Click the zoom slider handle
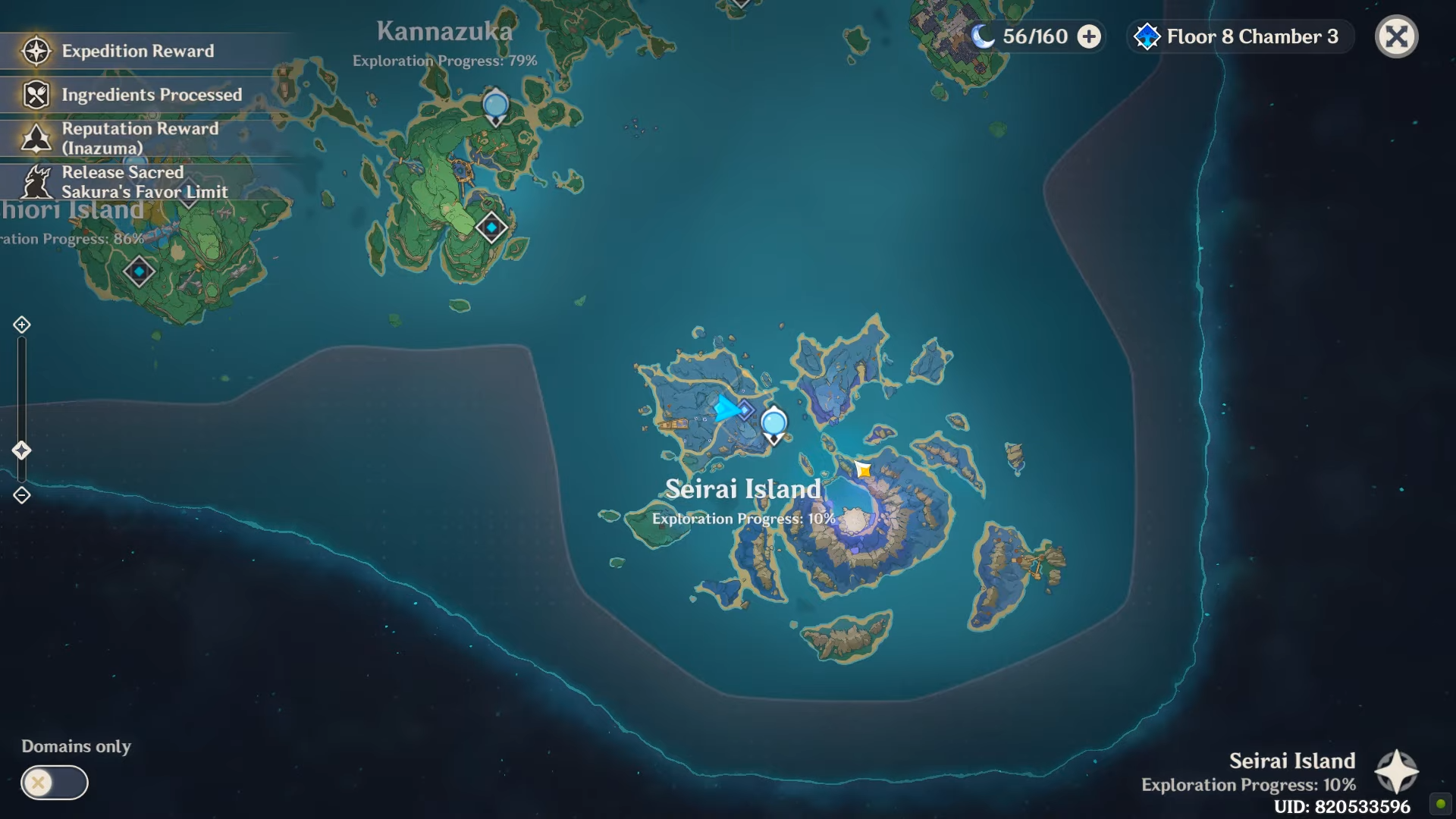This screenshot has height=819, width=1456. click(x=21, y=450)
